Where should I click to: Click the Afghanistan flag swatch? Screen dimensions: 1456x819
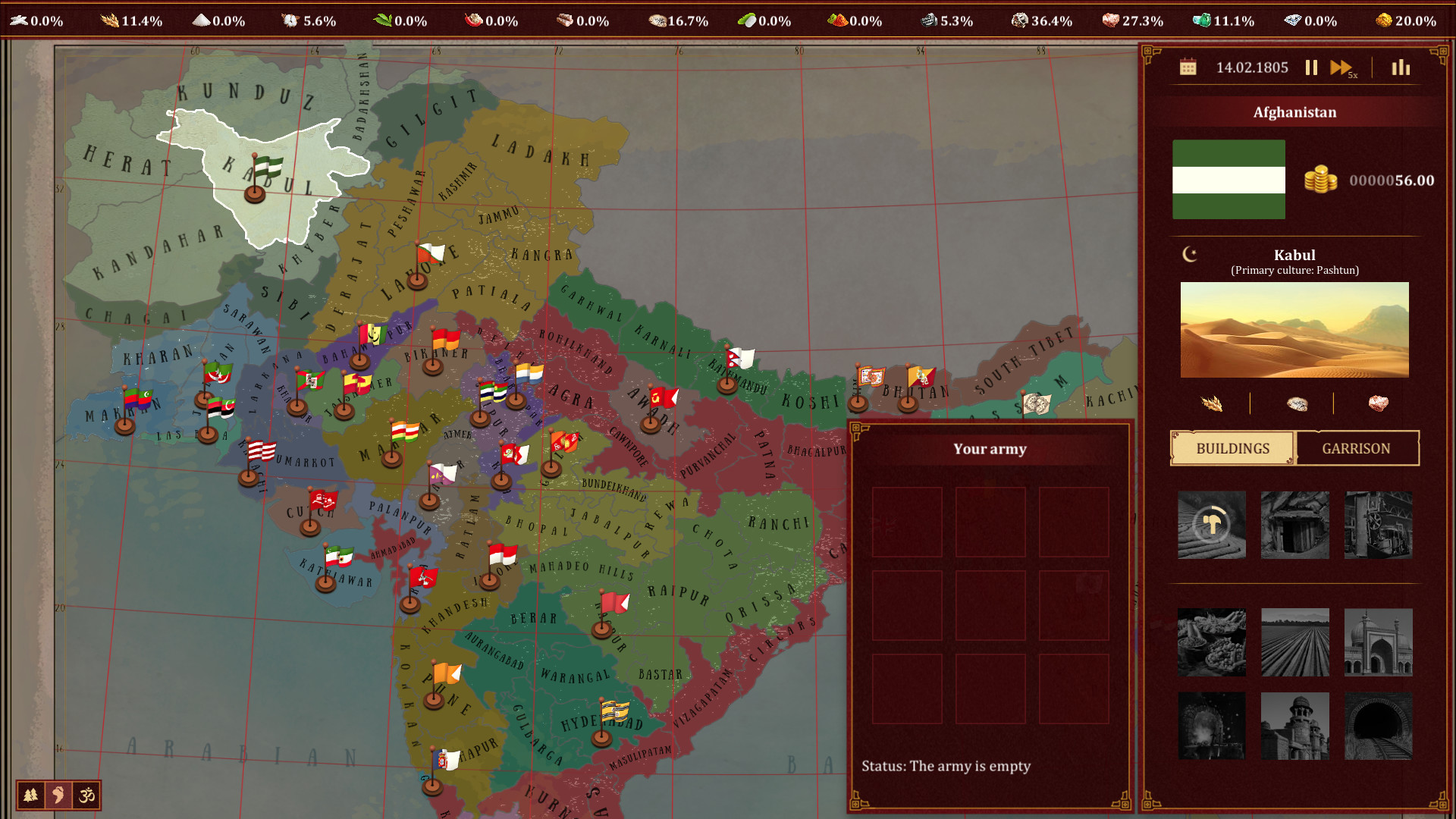[1228, 179]
